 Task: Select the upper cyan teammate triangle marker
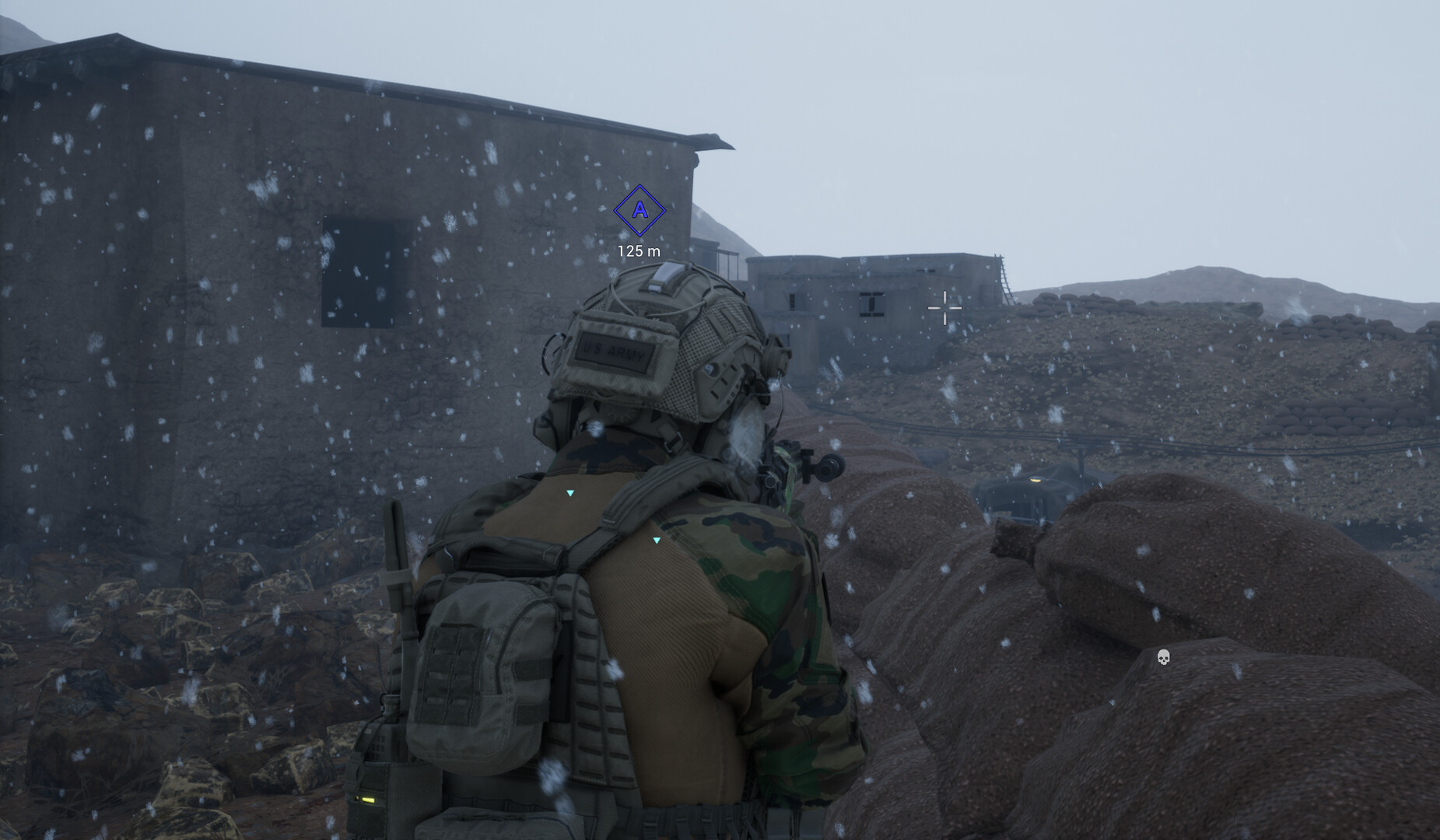click(570, 492)
